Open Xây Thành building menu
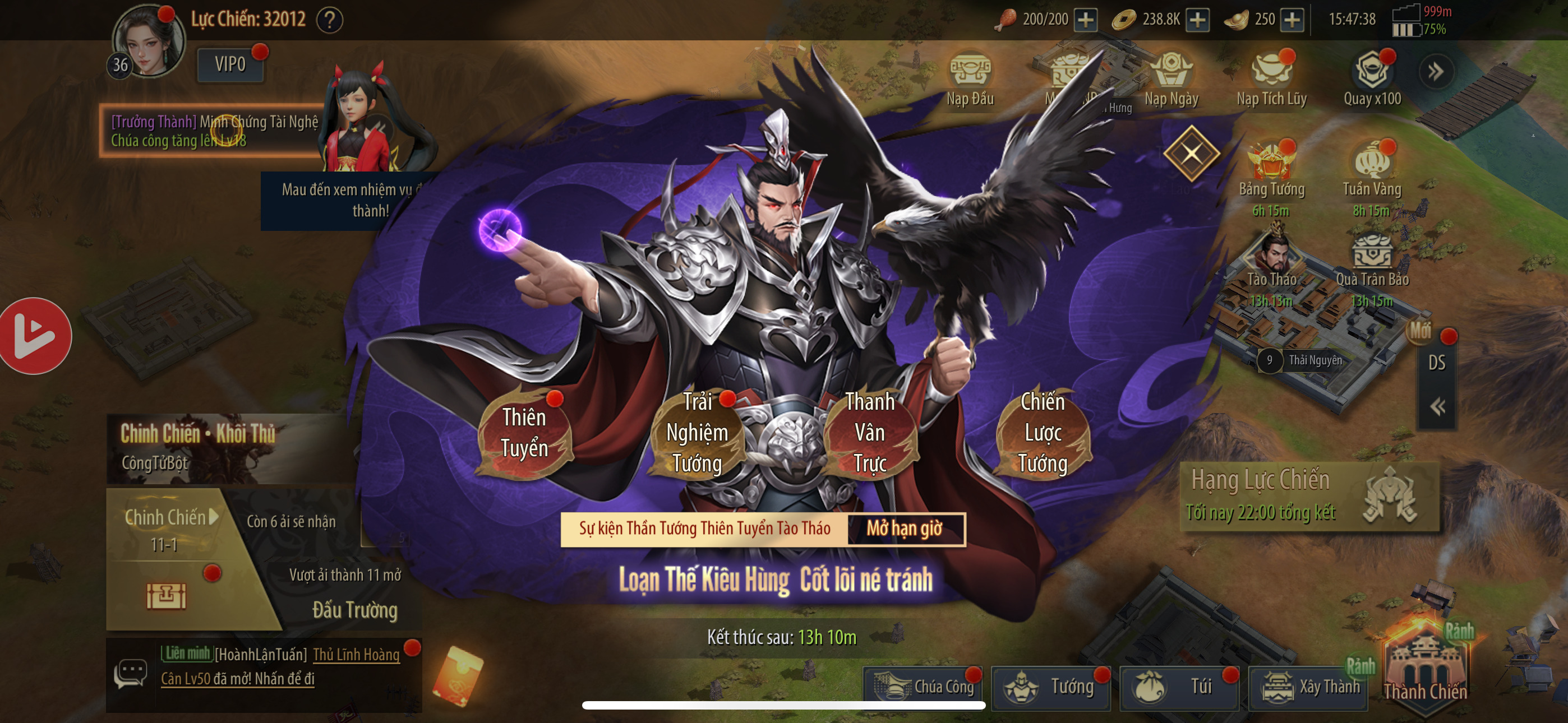This screenshot has width=1568, height=723. (x=1309, y=687)
